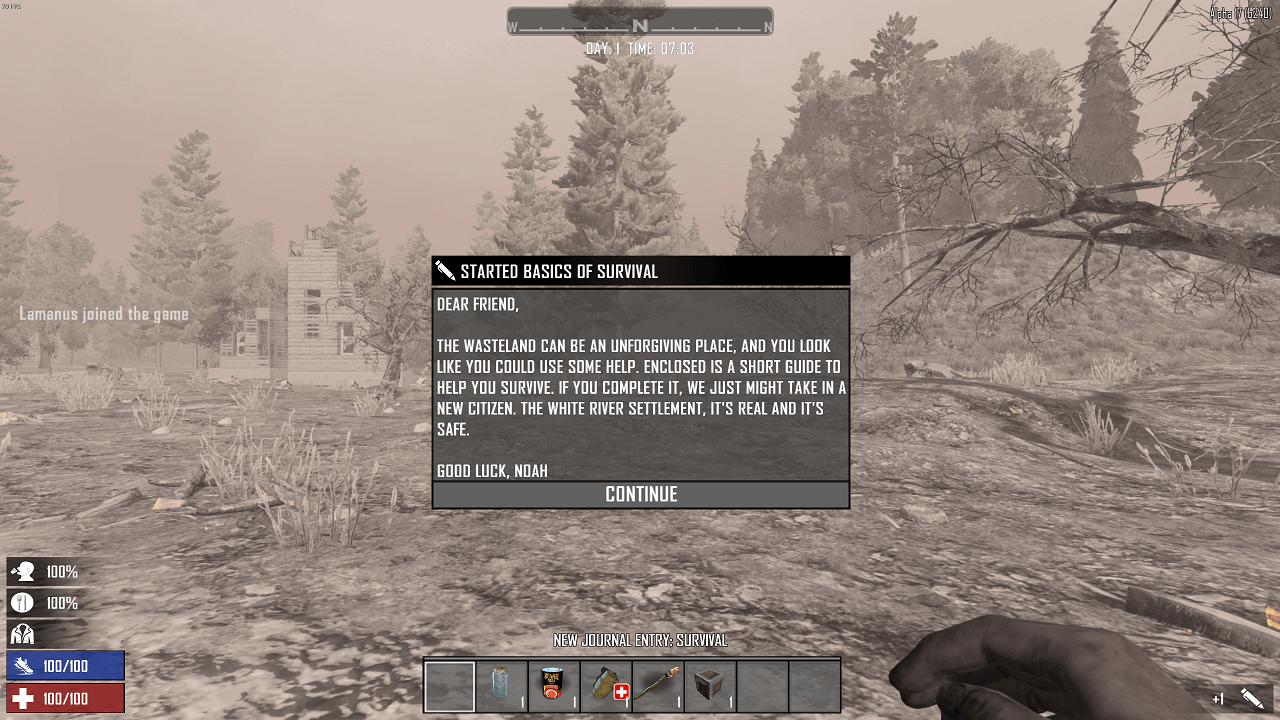Image resolution: width=1280 pixels, height=720 pixels.
Task: Select the canned chili hotbar slot
Action: pos(554,686)
